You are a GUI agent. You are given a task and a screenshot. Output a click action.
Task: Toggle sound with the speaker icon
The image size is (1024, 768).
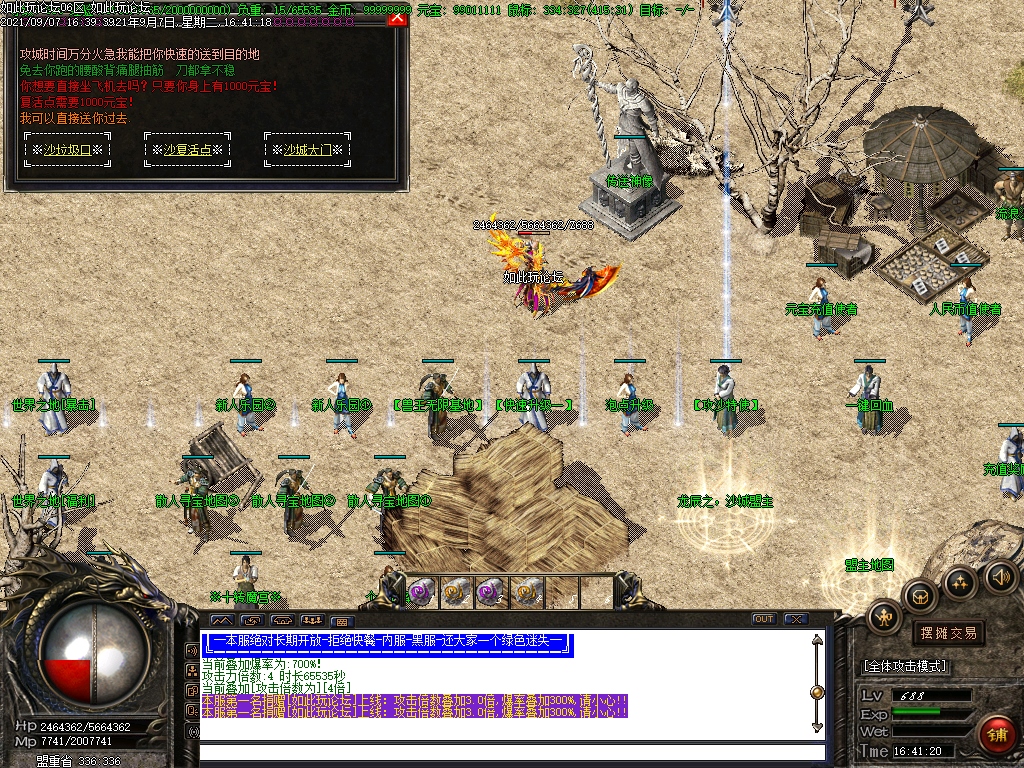tap(1000, 576)
